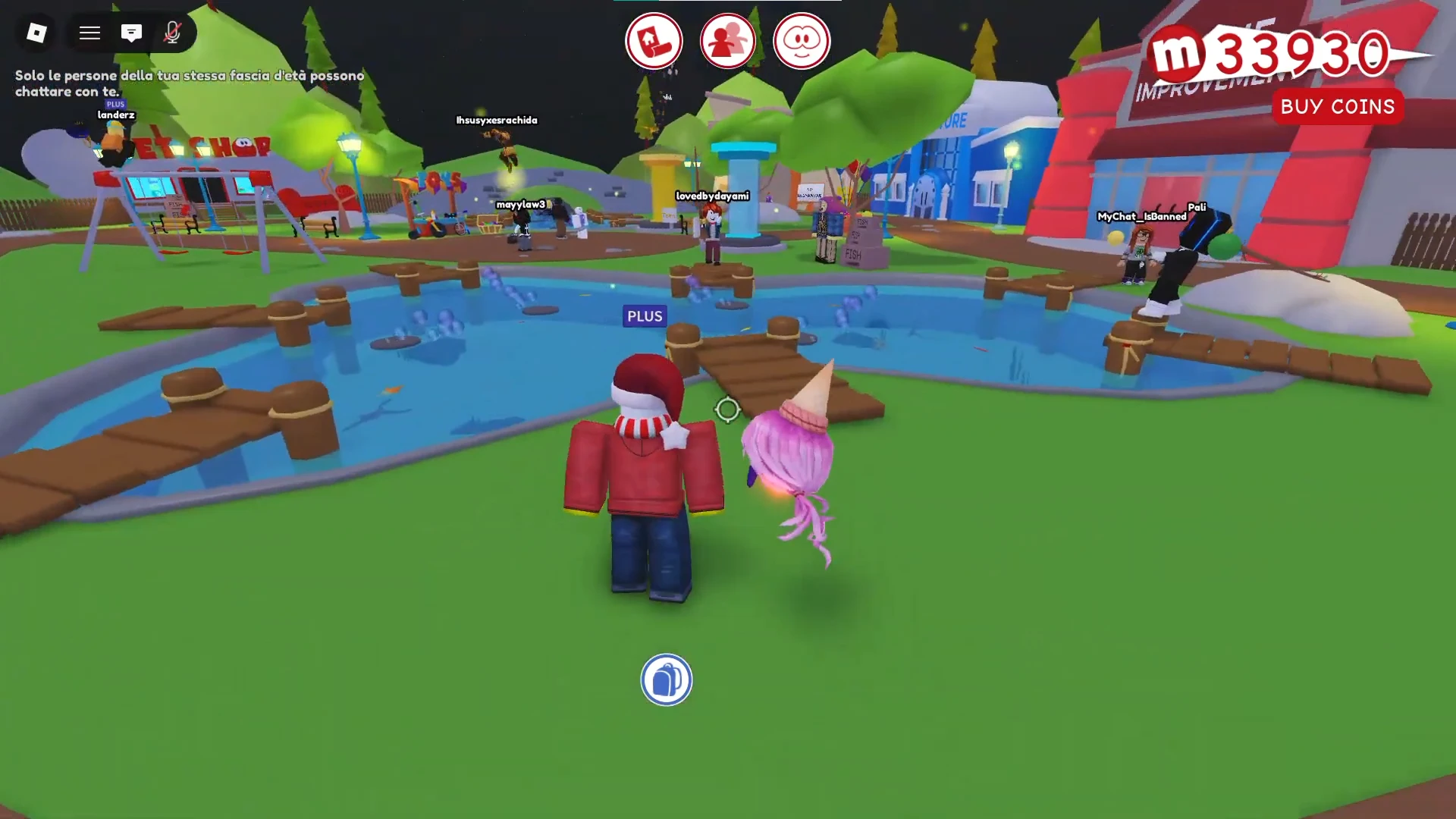Unmute the crossed-out microphone

[x=173, y=33]
